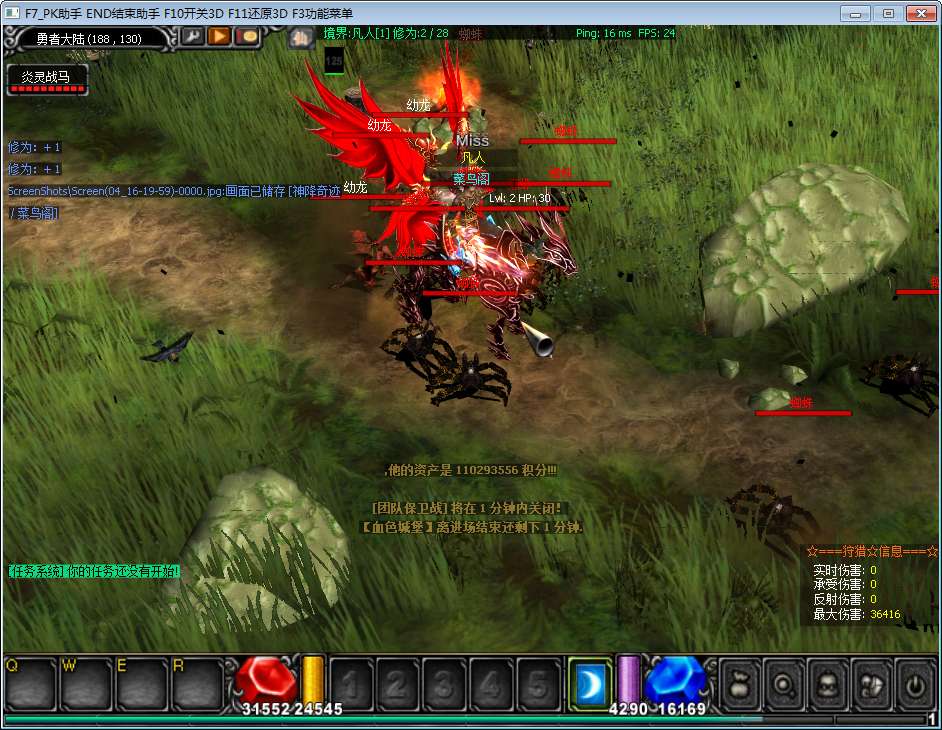Activate the blue crescent moon skill
The height and width of the screenshot is (730, 942).
[589, 683]
